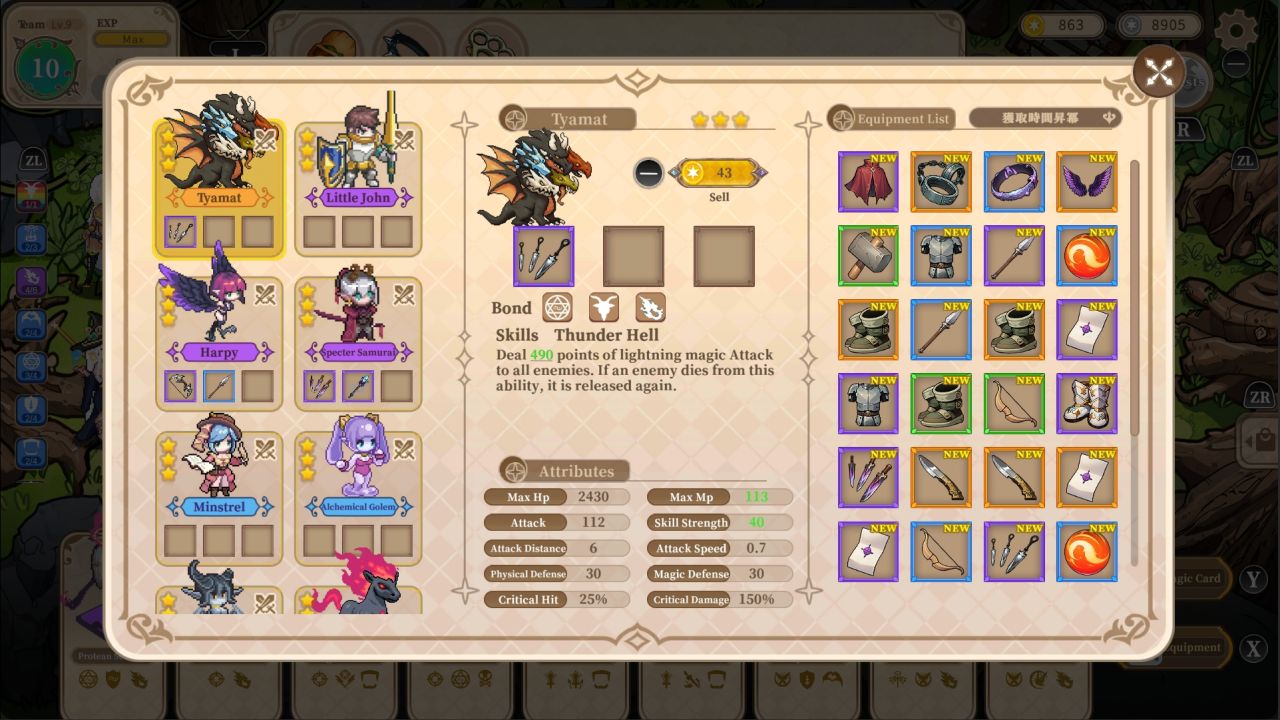1280x720 pixels.
Task: Select the golden bow equipment icon
Action: tap(1014, 403)
